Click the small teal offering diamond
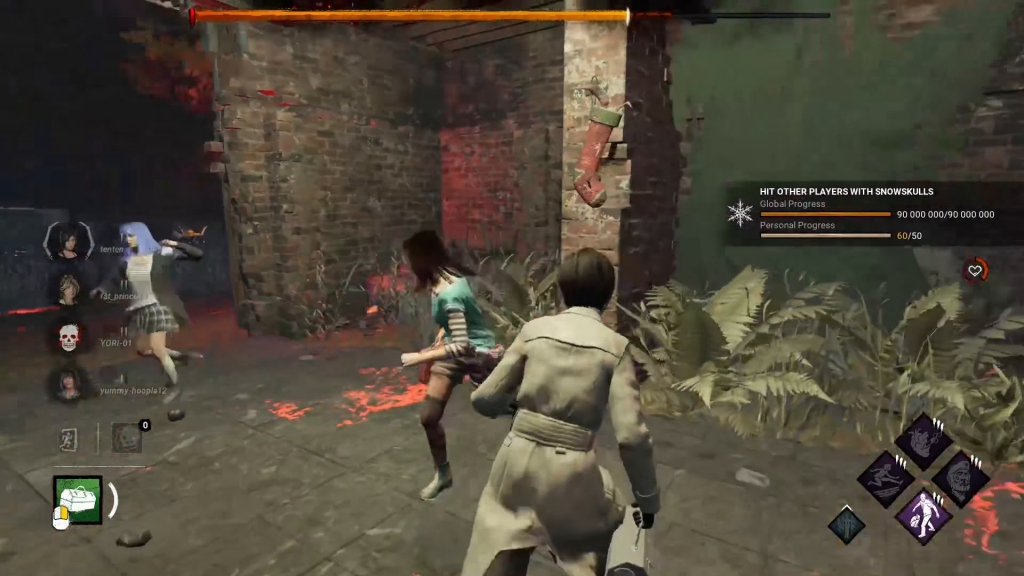Image resolution: width=1024 pixels, height=576 pixels. tap(846, 525)
